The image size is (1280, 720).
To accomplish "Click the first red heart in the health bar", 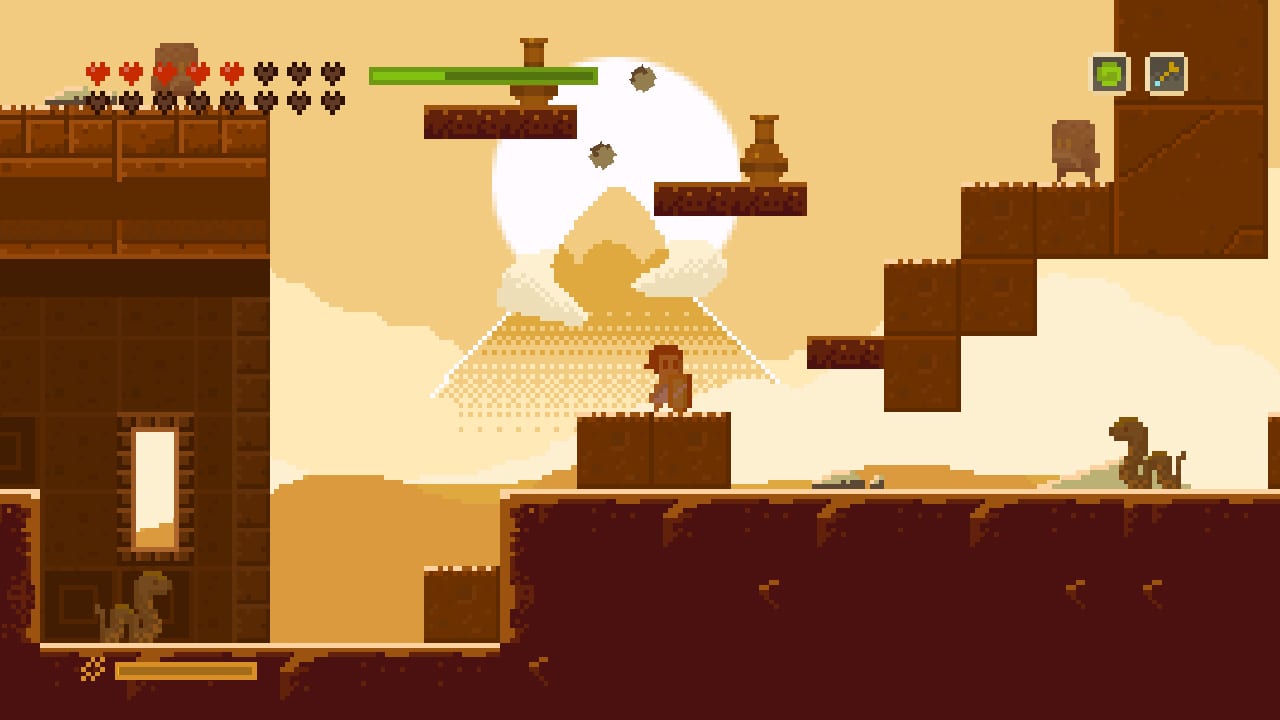I will (97, 71).
